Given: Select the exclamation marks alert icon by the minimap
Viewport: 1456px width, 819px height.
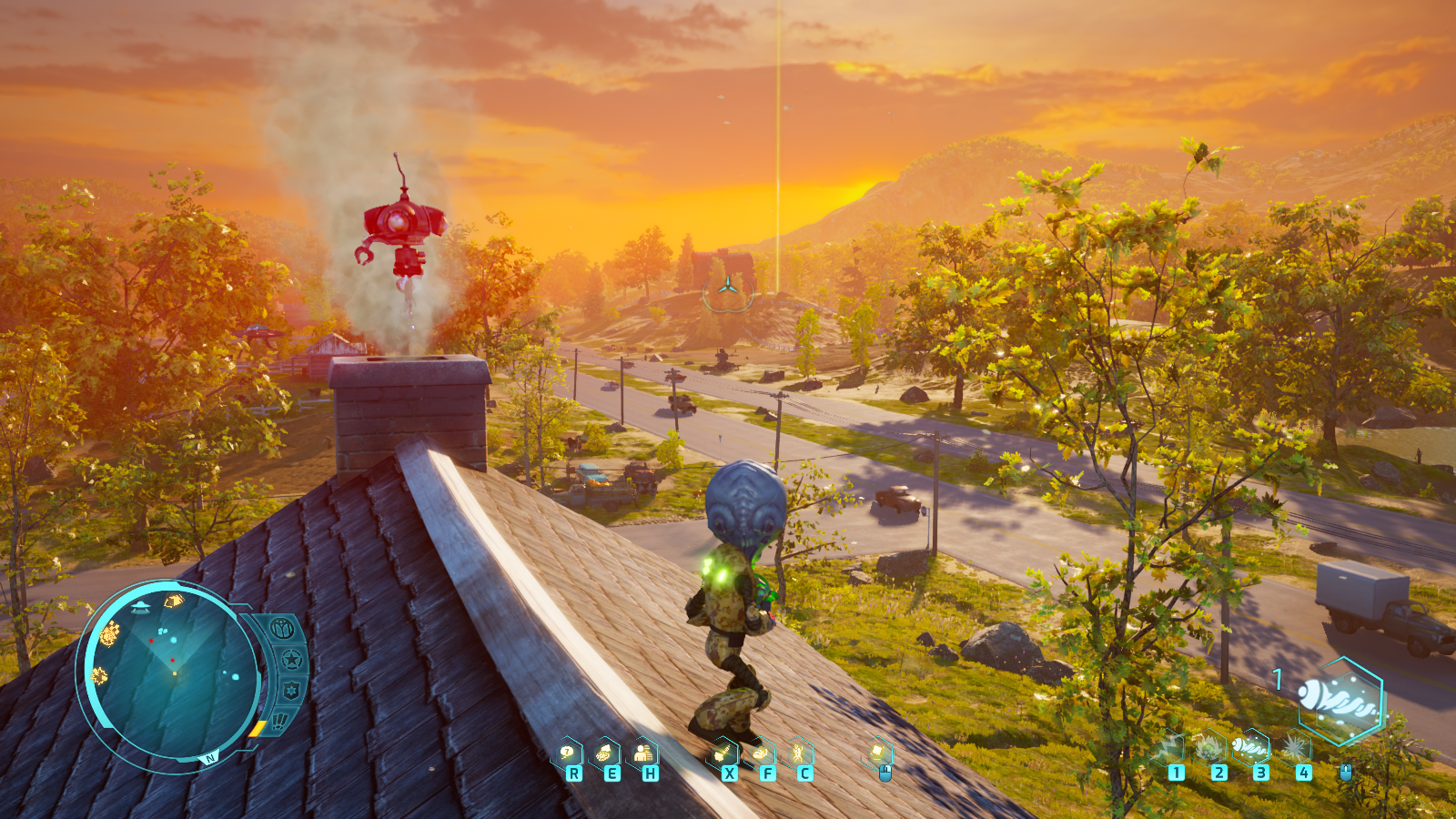Looking at the screenshot, I should (279, 721).
